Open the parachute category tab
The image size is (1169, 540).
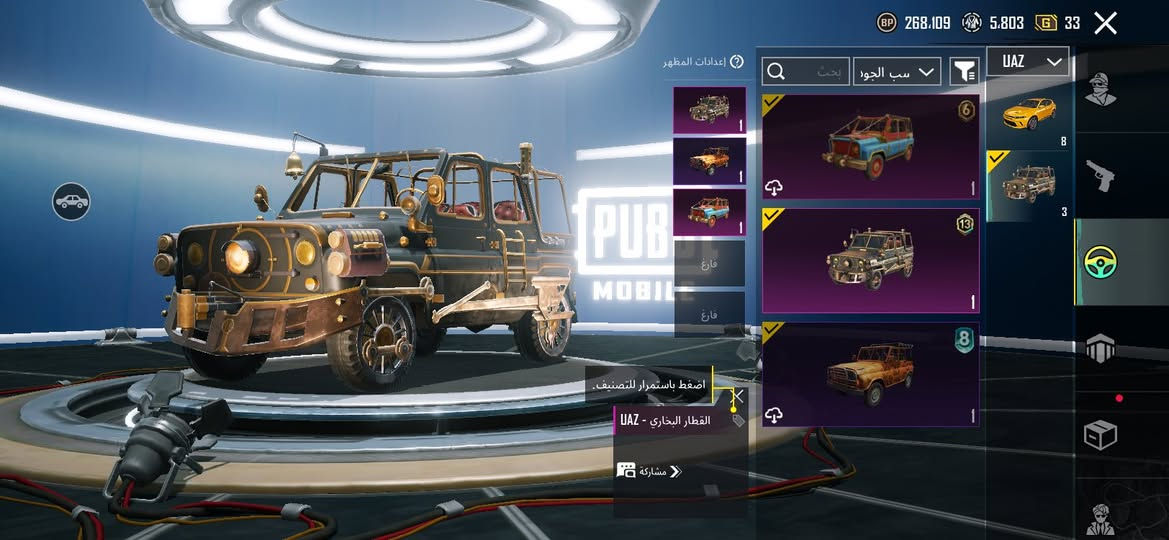(1100, 349)
